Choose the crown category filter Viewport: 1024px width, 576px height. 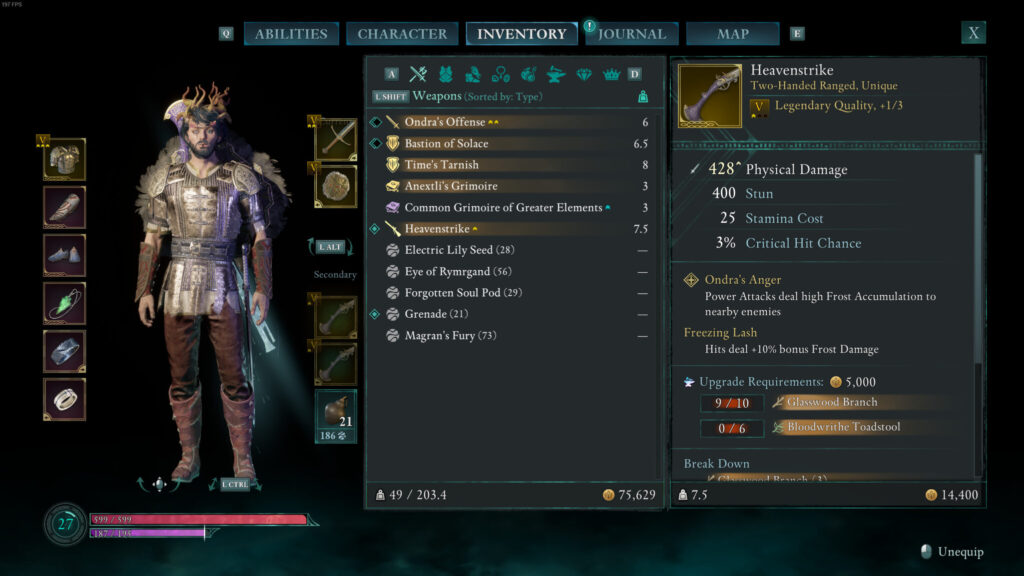pyautogui.click(x=611, y=74)
